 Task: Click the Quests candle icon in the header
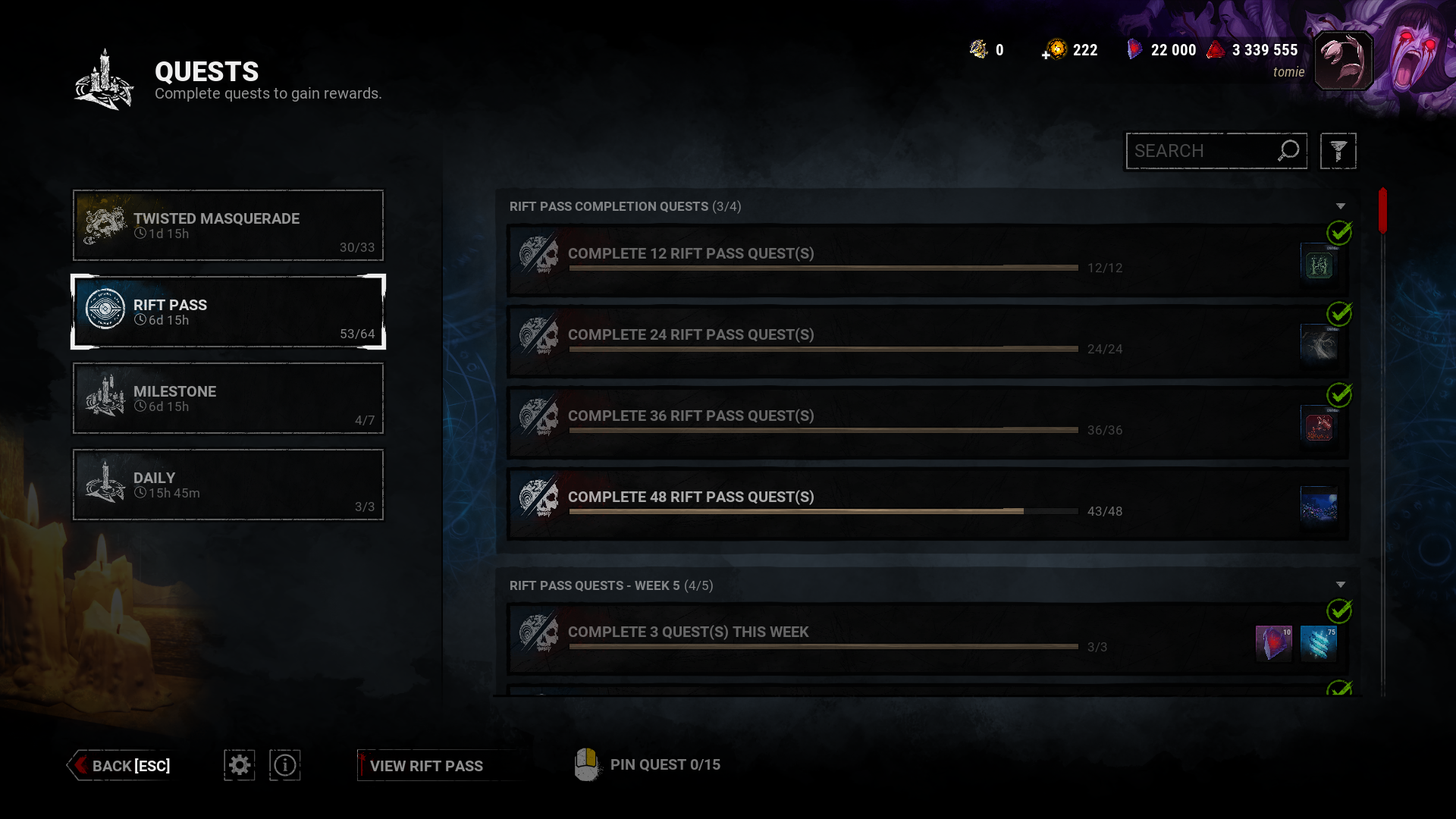click(102, 80)
